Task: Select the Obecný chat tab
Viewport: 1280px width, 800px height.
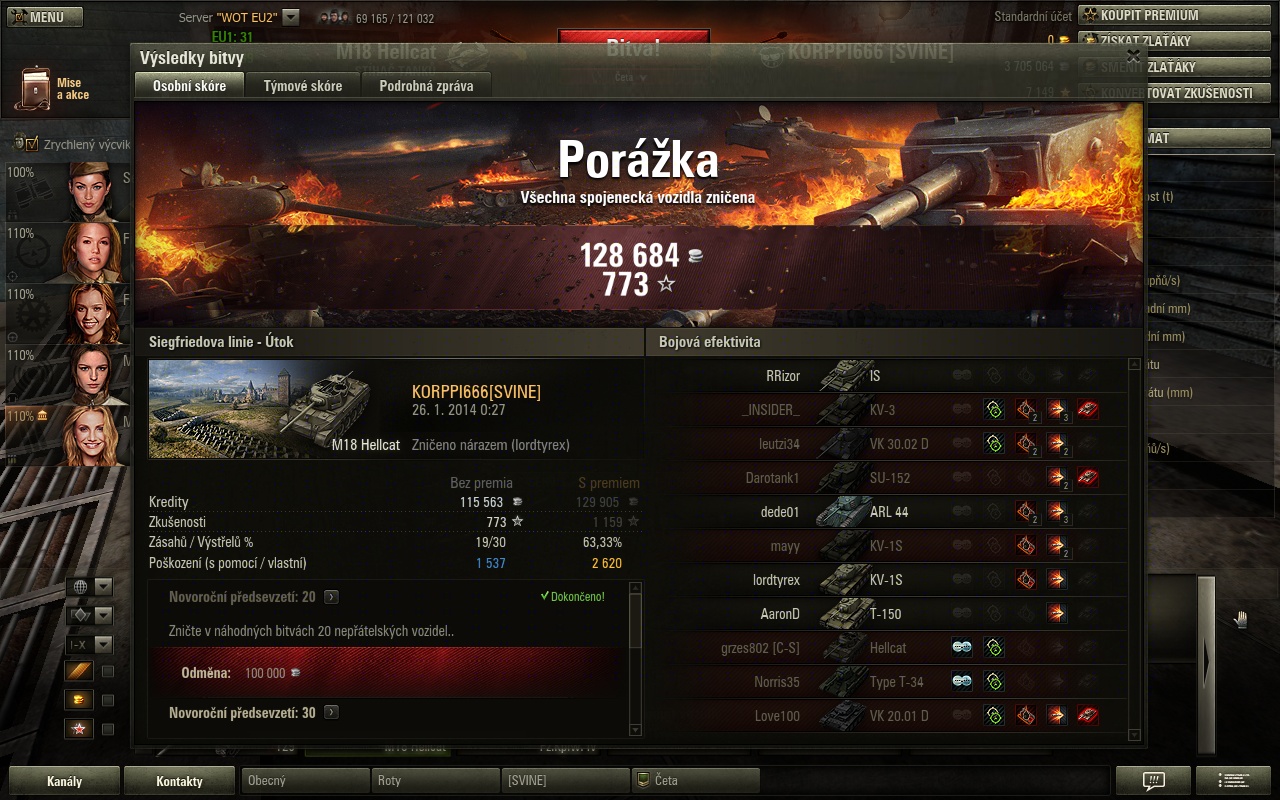Action: click(x=304, y=781)
